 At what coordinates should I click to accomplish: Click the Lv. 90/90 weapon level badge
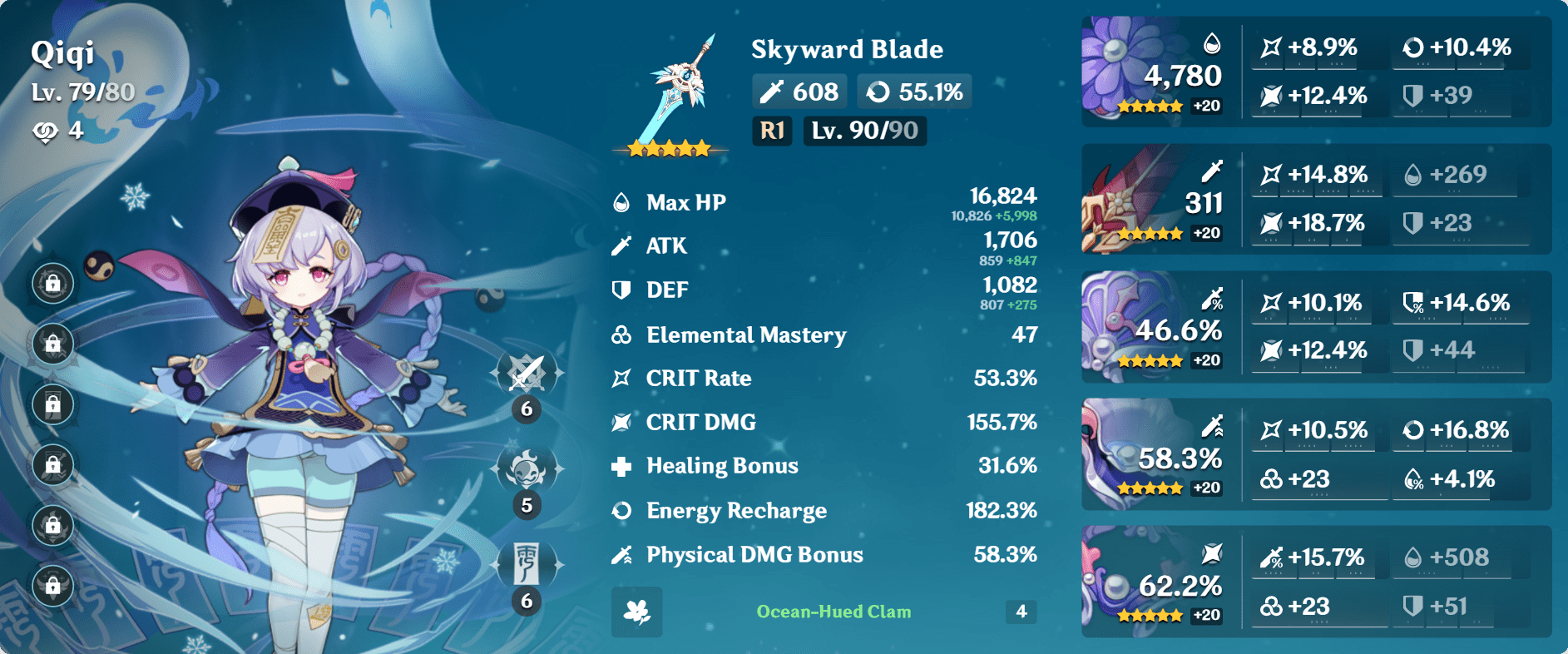tap(863, 130)
